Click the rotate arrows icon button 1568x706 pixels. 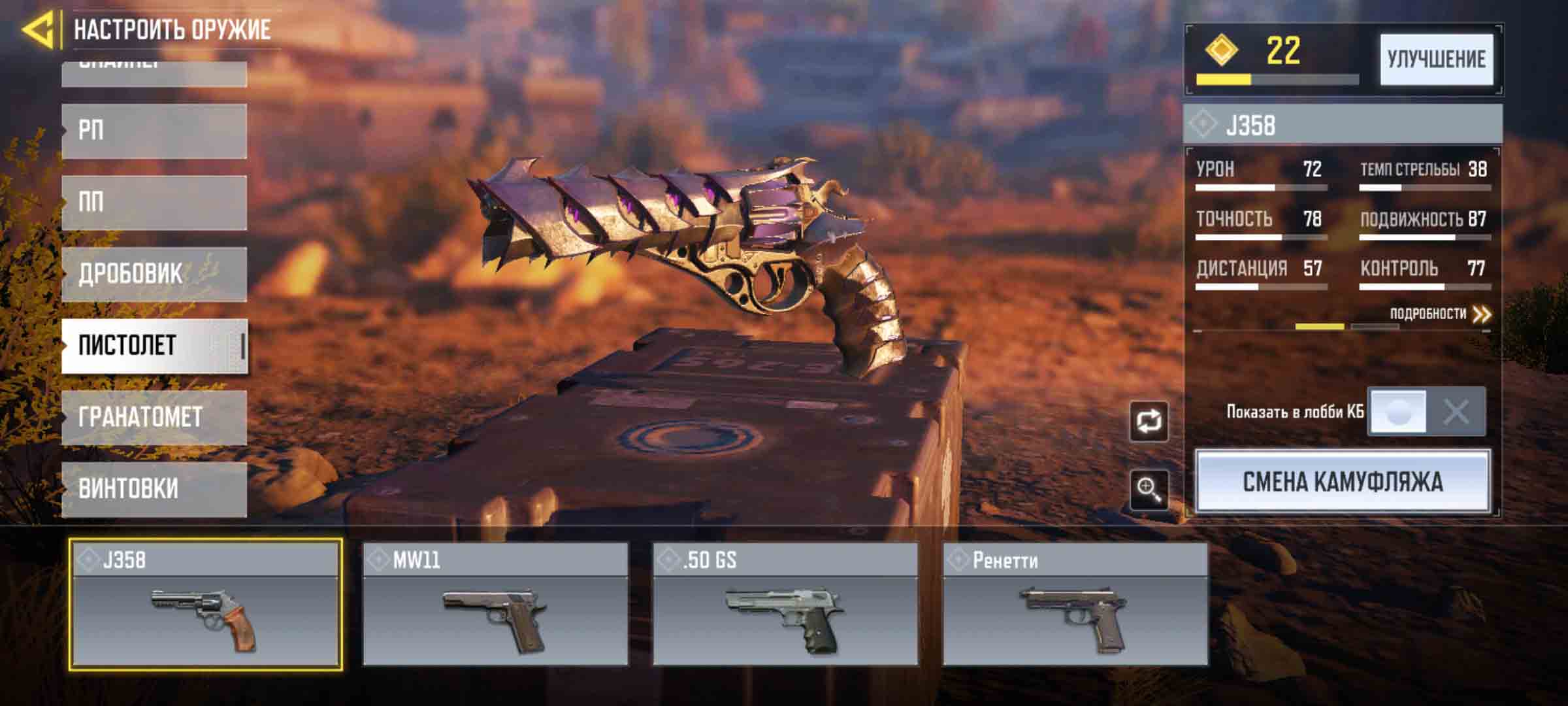point(1149,422)
